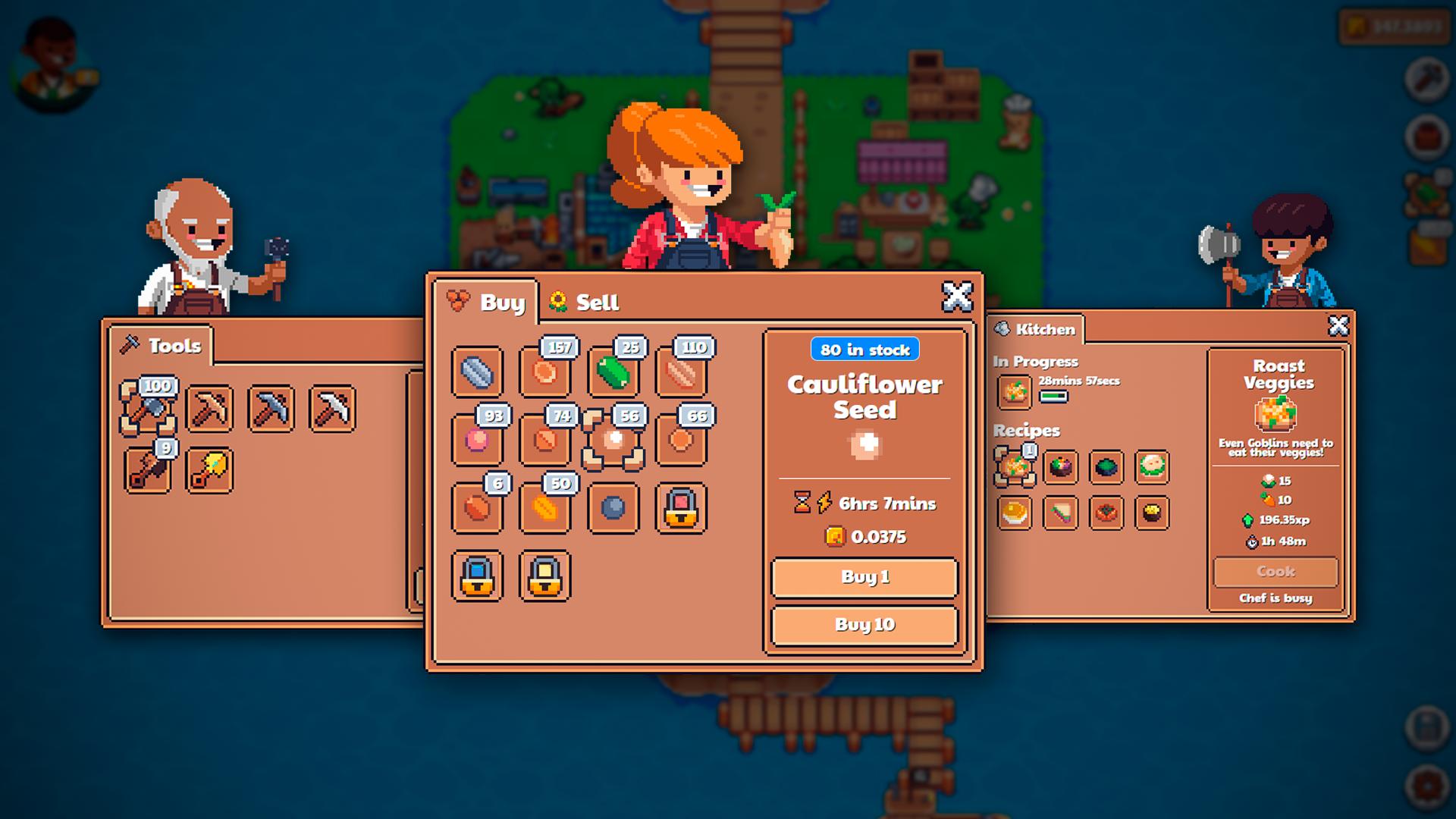Pick the pink seed with 93 count
1456x819 pixels.
coord(477,440)
